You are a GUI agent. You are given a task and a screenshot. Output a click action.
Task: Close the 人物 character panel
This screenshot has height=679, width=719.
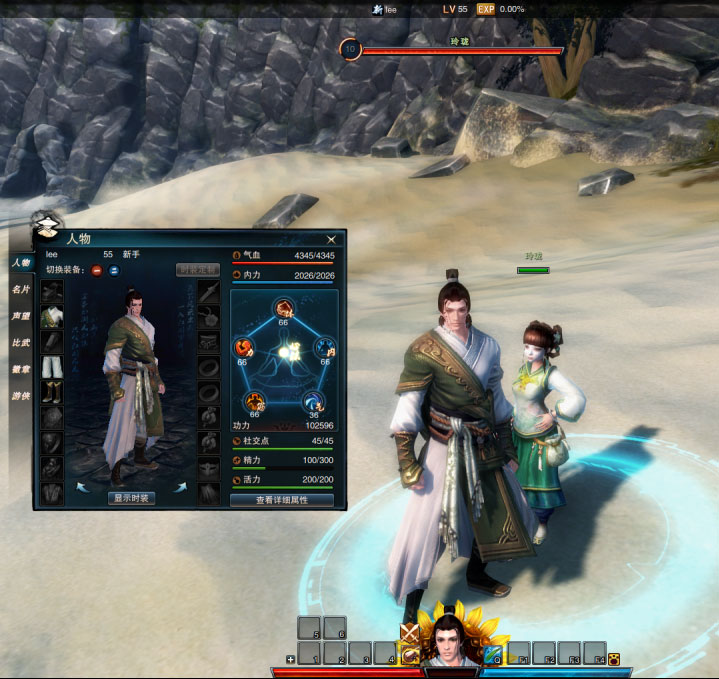pos(330,239)
